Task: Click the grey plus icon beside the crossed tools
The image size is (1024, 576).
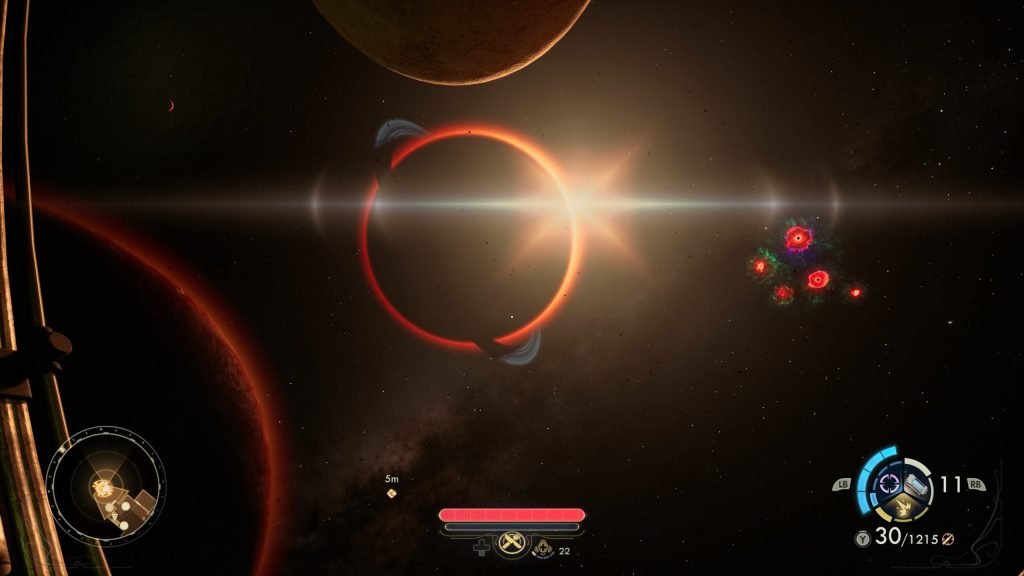Action: pos(480,547)
